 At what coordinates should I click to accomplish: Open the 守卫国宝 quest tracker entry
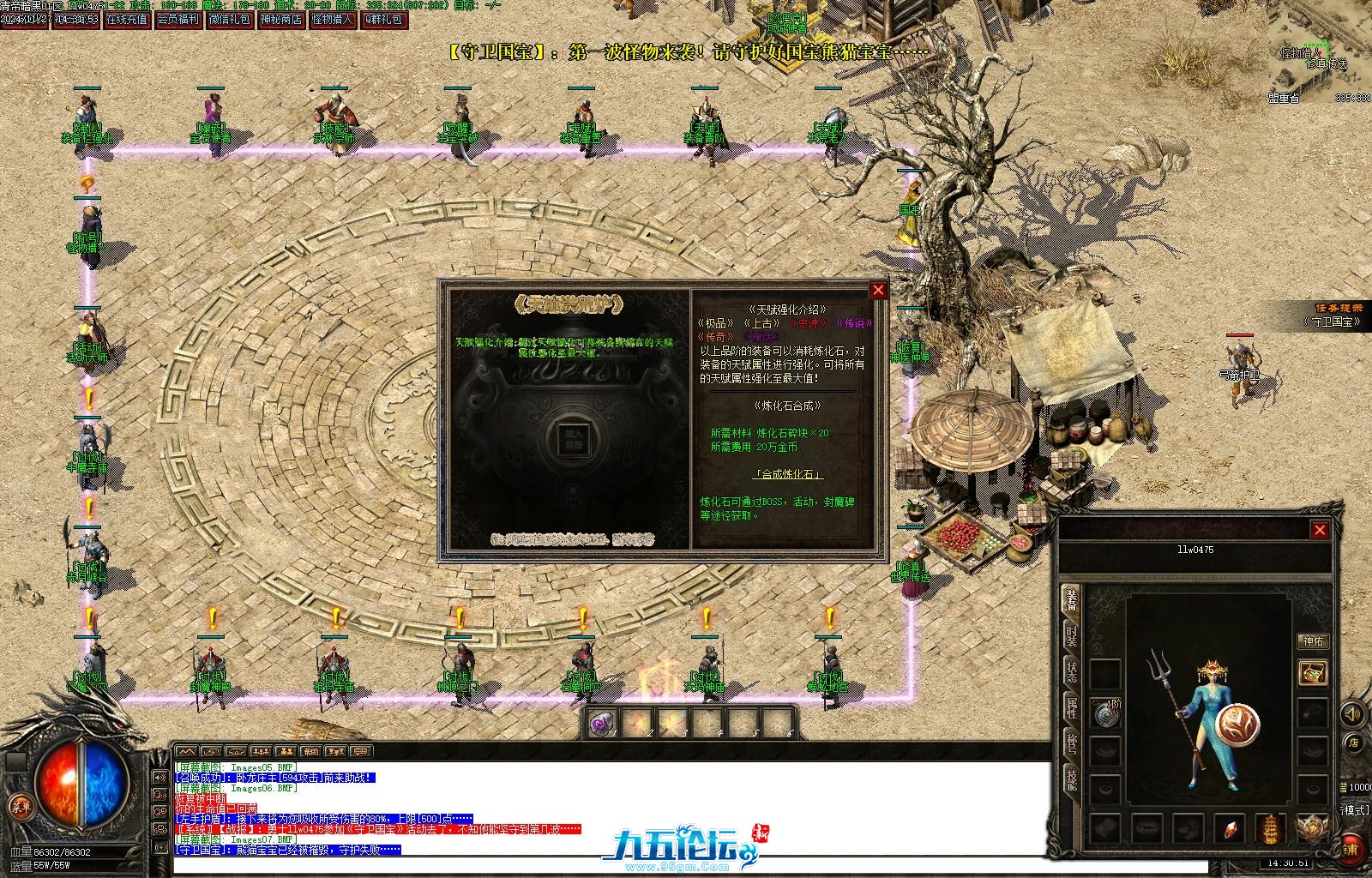1333,322
